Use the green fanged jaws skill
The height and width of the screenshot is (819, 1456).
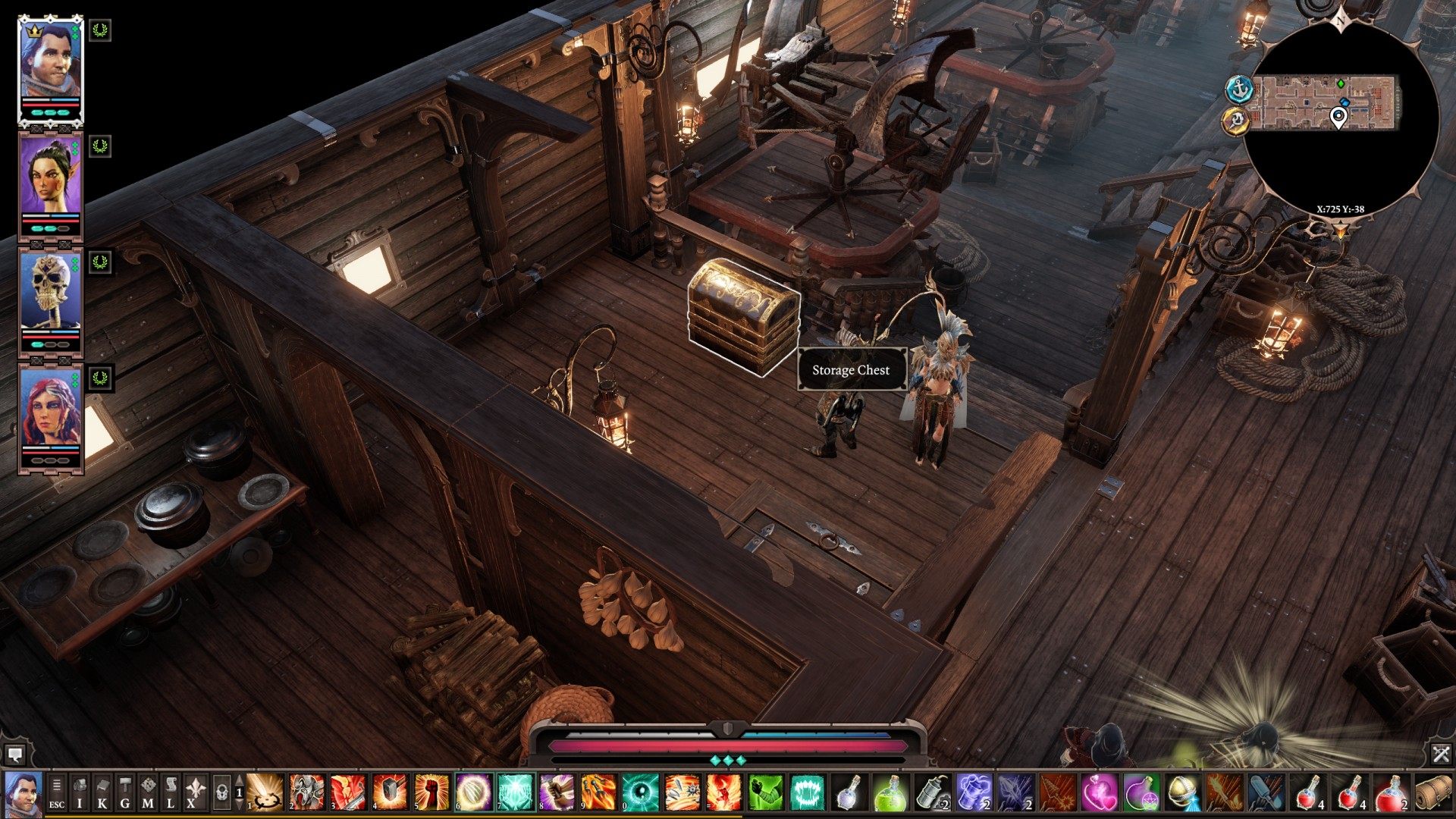[806, 792]
